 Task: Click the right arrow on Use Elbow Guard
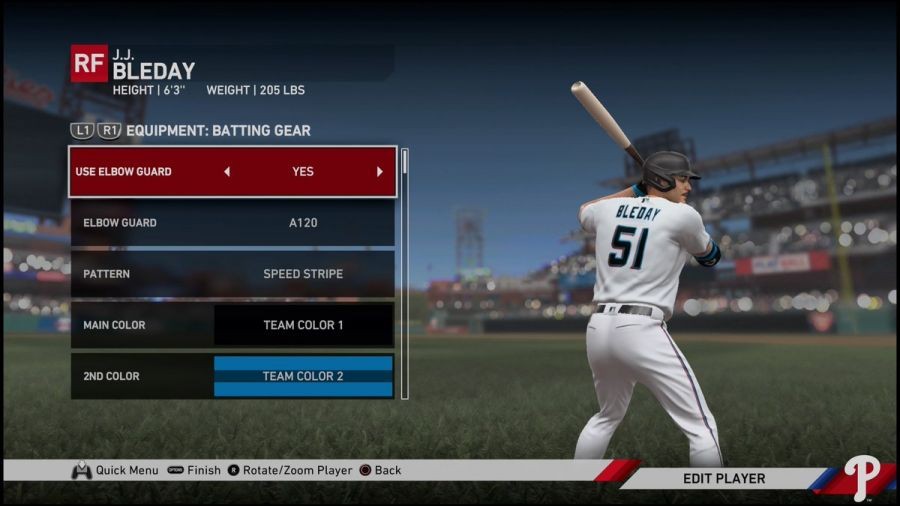click(379, 172)
